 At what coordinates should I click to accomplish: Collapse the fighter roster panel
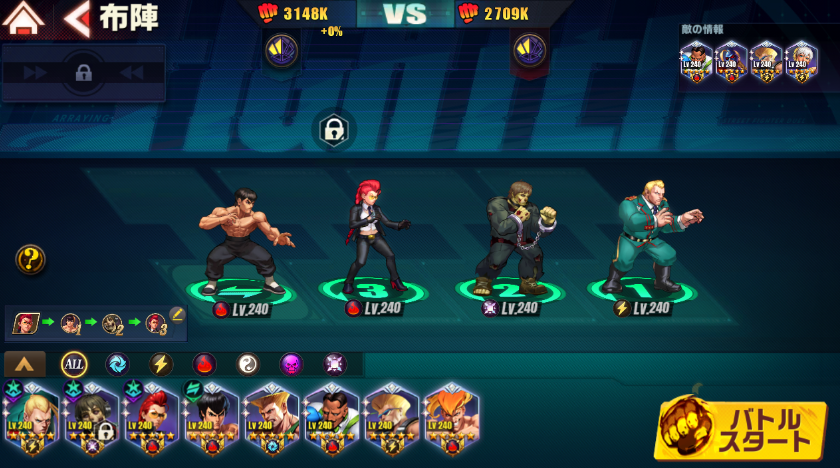tap(25, 364)
